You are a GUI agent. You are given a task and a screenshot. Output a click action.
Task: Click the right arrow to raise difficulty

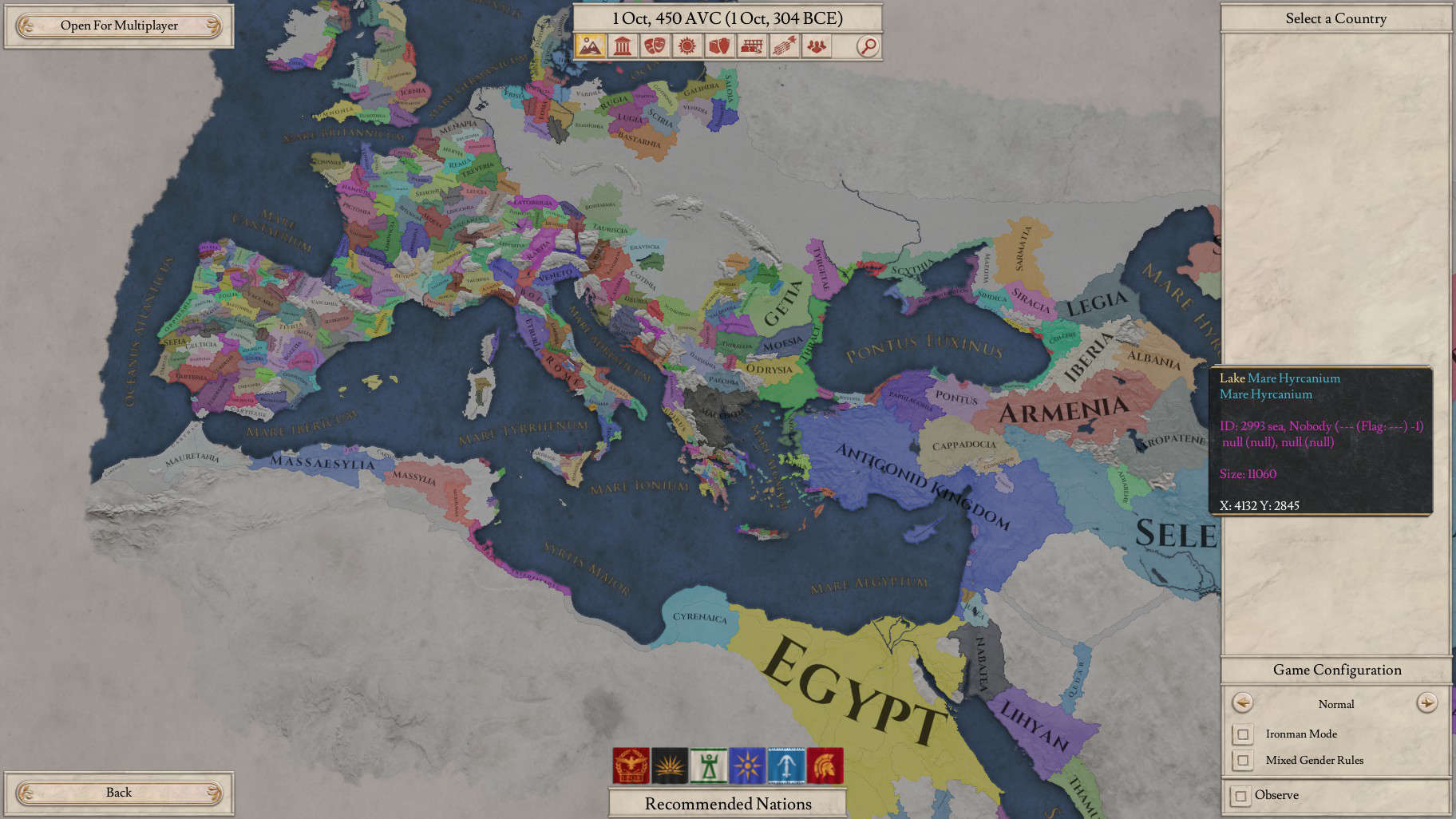1428,704
